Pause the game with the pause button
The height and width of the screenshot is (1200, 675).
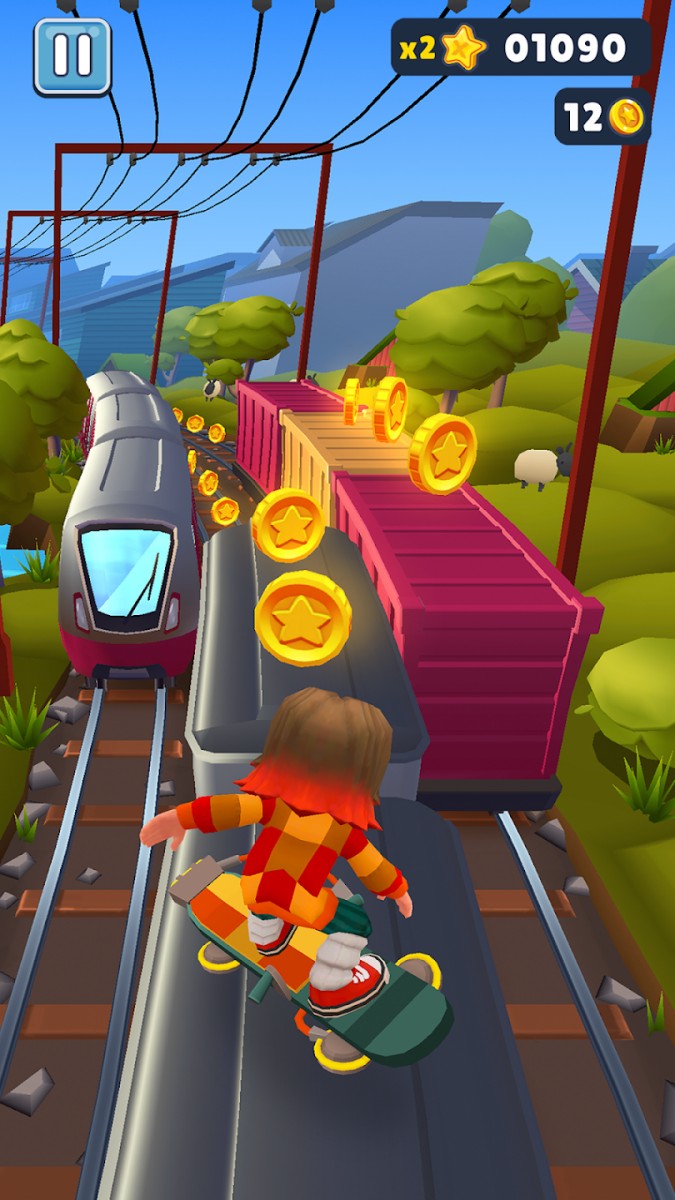72,56
